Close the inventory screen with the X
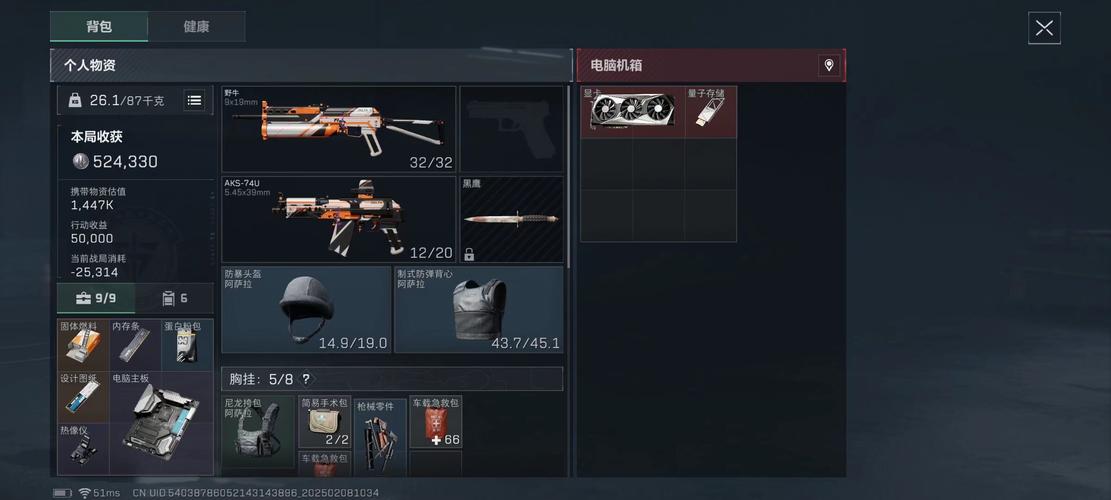Viewport: 1111px width, 500px height. (x=1044, y=28)
